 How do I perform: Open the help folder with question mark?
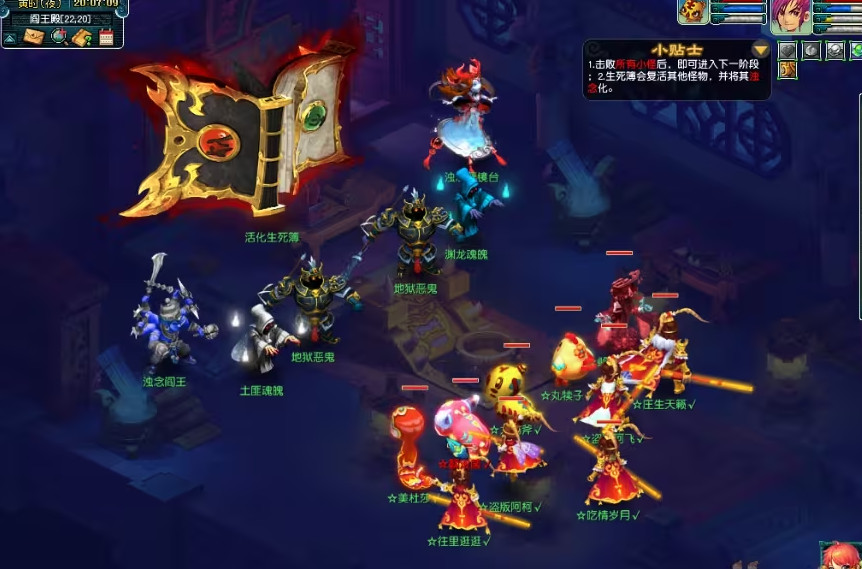[x=83, y=37]
